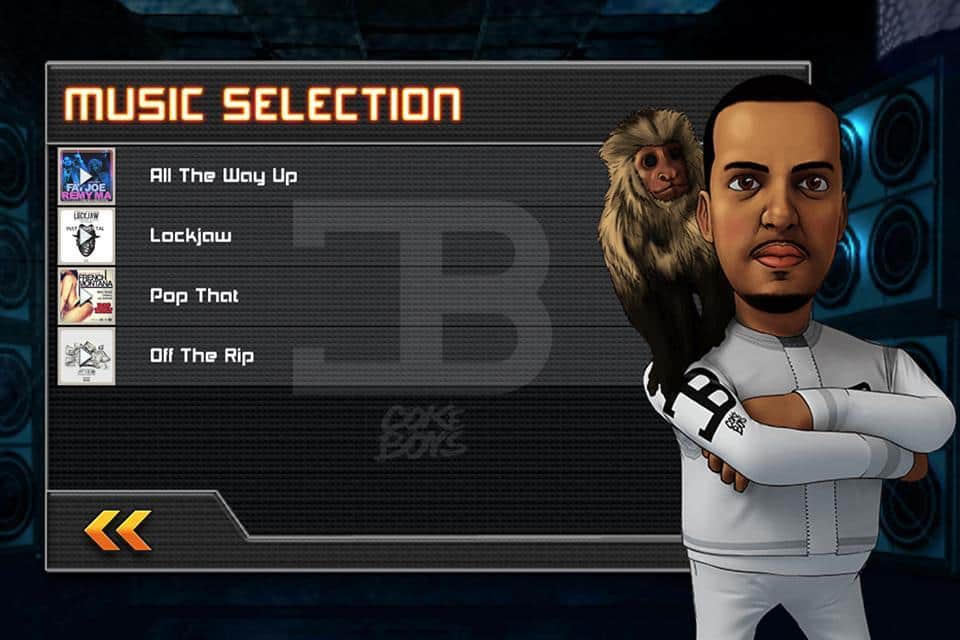This screenshot has width=960, height=640.
Task: Select the song All The Way Up
Action: coord(223,176)
